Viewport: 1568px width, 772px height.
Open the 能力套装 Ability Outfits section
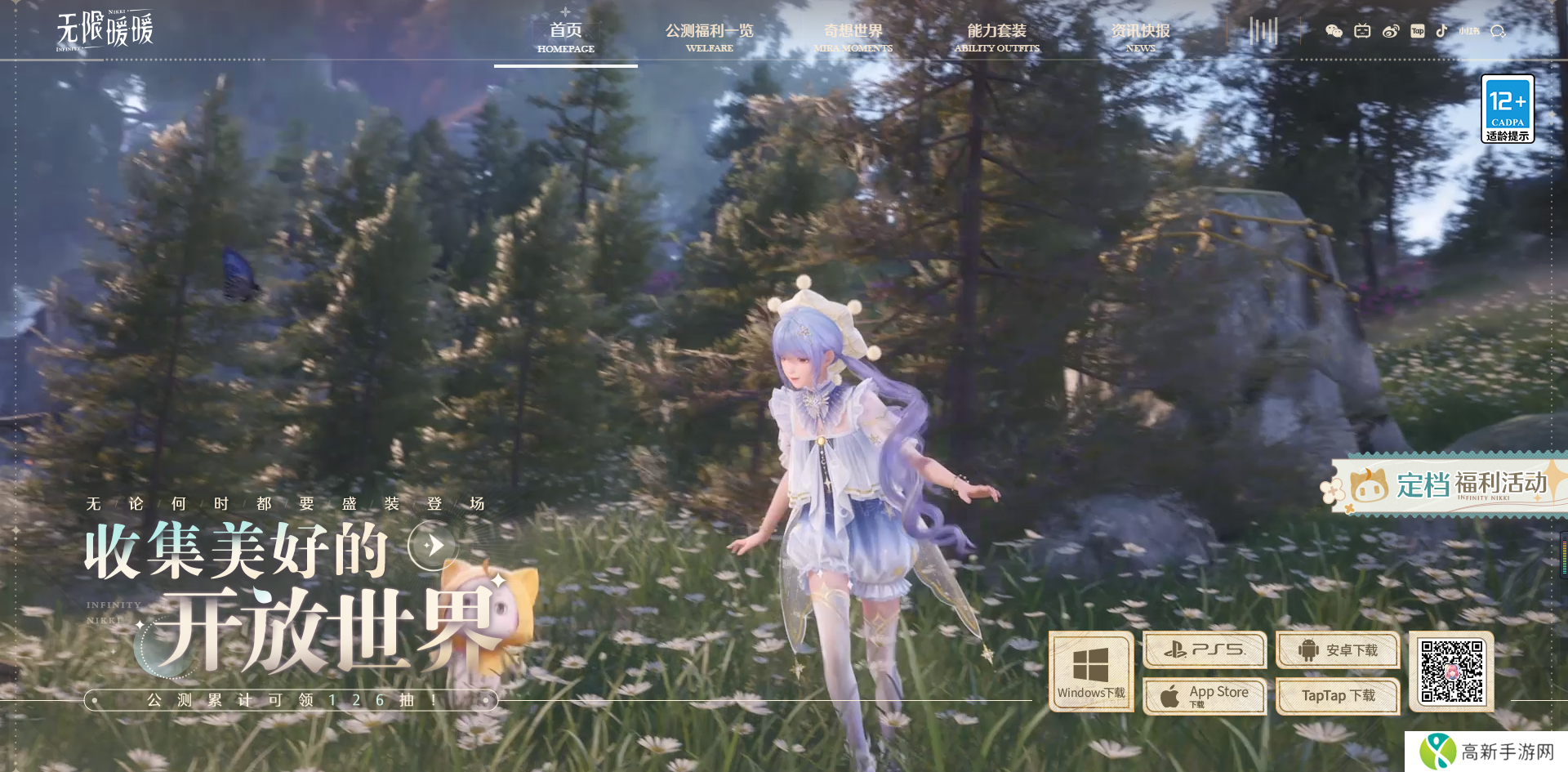(996, 38)
